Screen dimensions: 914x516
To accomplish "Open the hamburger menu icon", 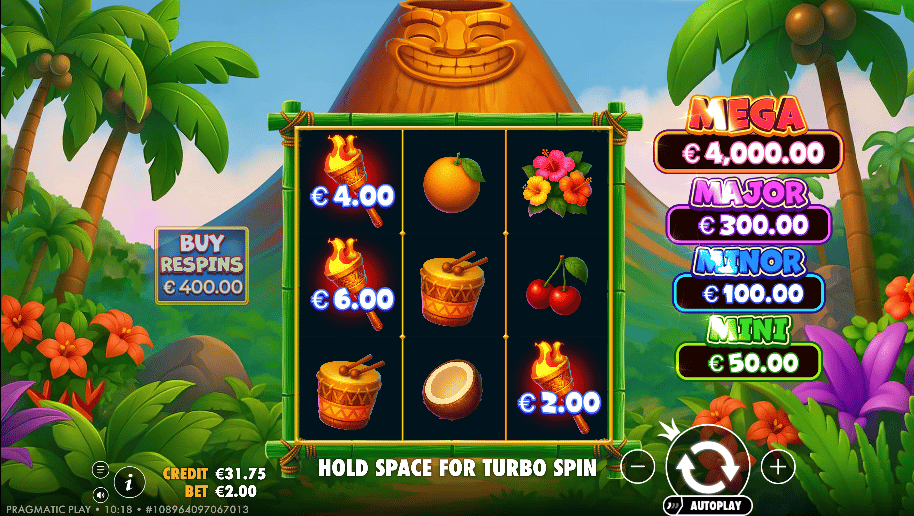I will 100,468.
